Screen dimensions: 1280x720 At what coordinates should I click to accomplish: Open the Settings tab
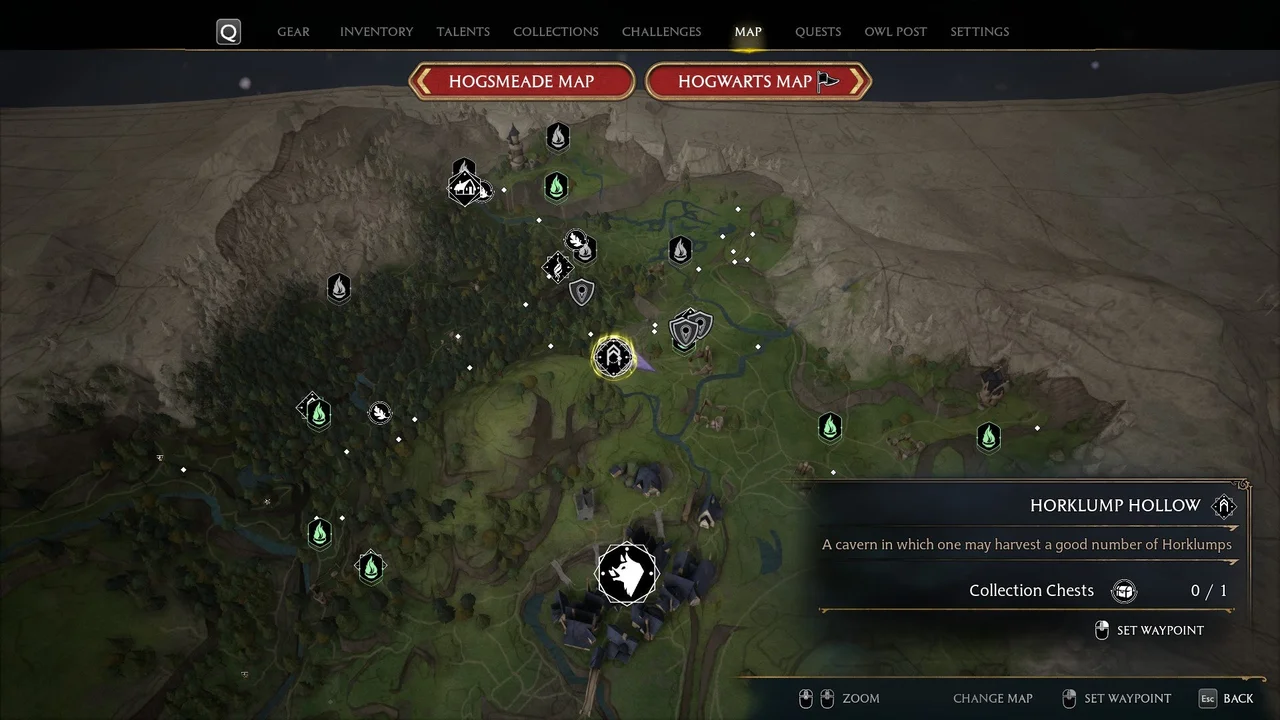[x=979, y=32]
